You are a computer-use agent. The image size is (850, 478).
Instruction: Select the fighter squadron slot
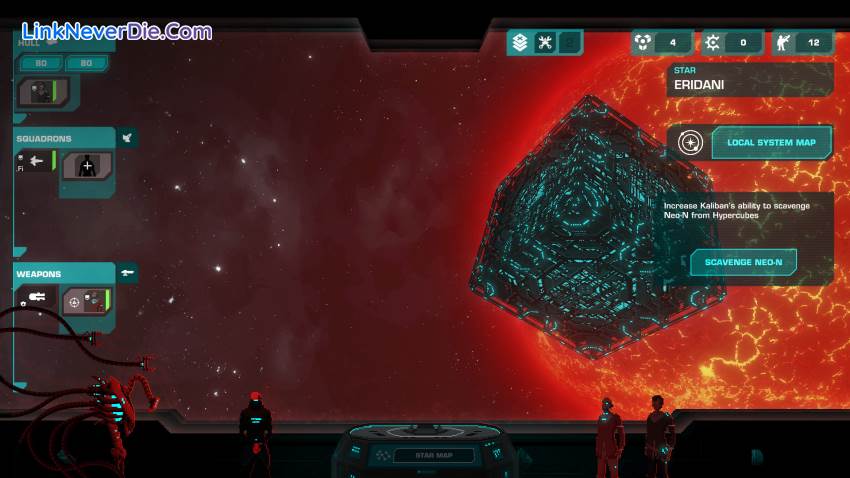[x=36, y=161]
